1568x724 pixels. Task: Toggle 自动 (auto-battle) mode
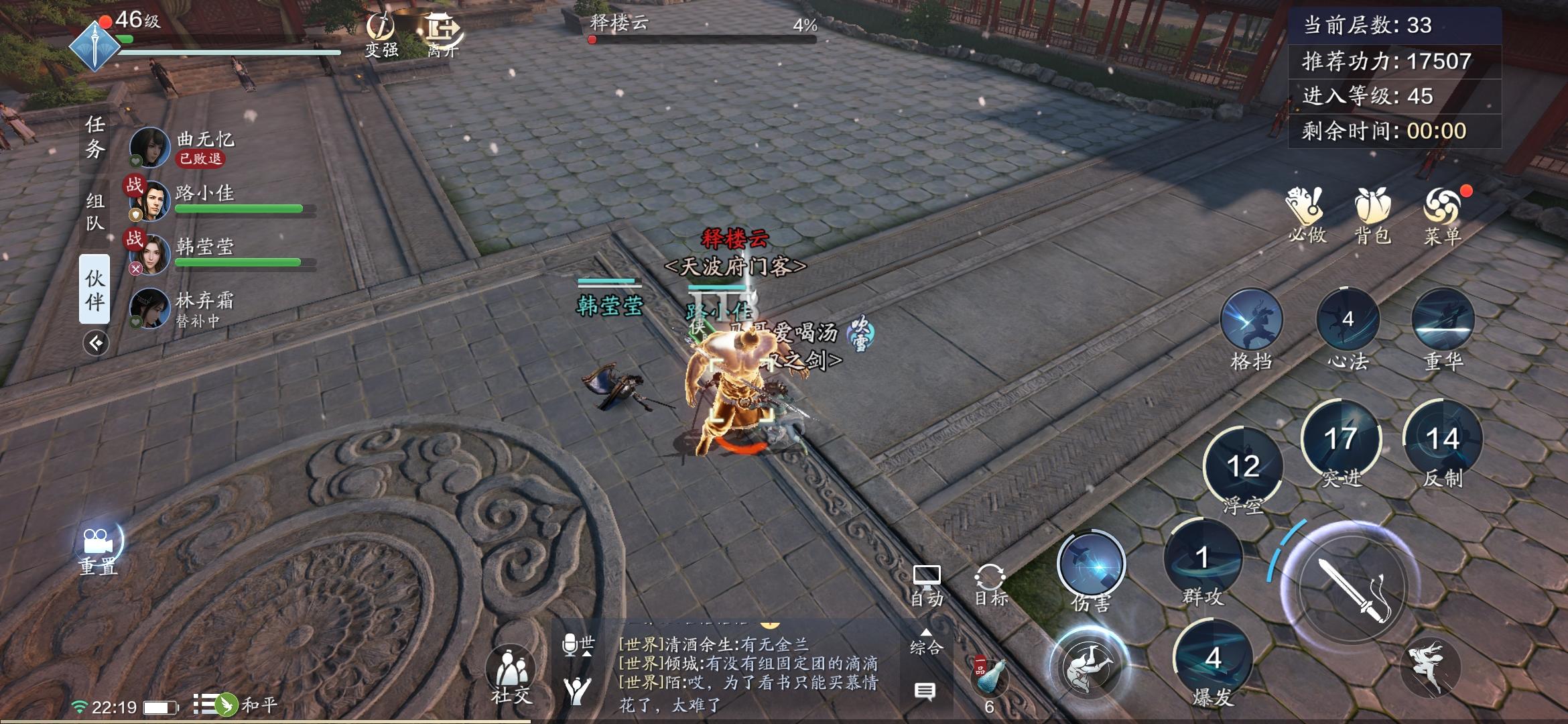point(927,580)
